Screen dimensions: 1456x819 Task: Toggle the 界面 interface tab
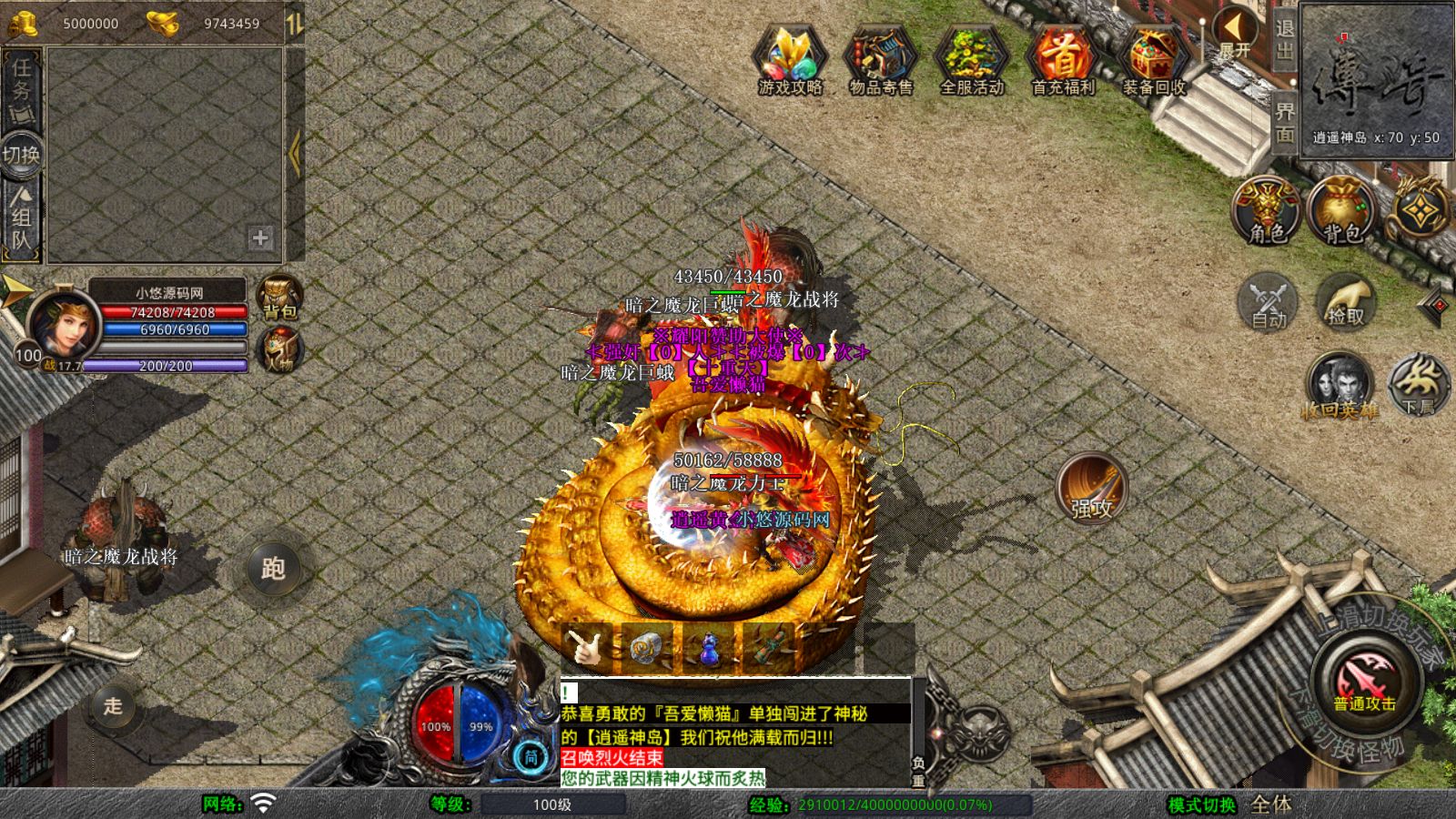click(x=1284, y=122)
